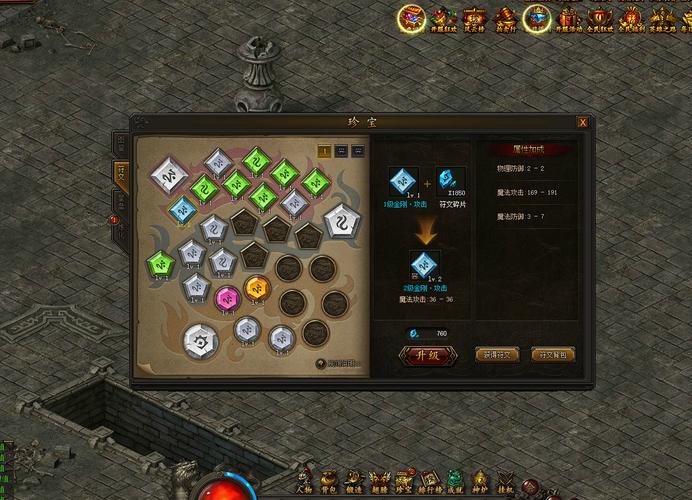Open the 拍卖行 auction house icon
This screenshot has height=500, width=692.
[x=506, y=18]
